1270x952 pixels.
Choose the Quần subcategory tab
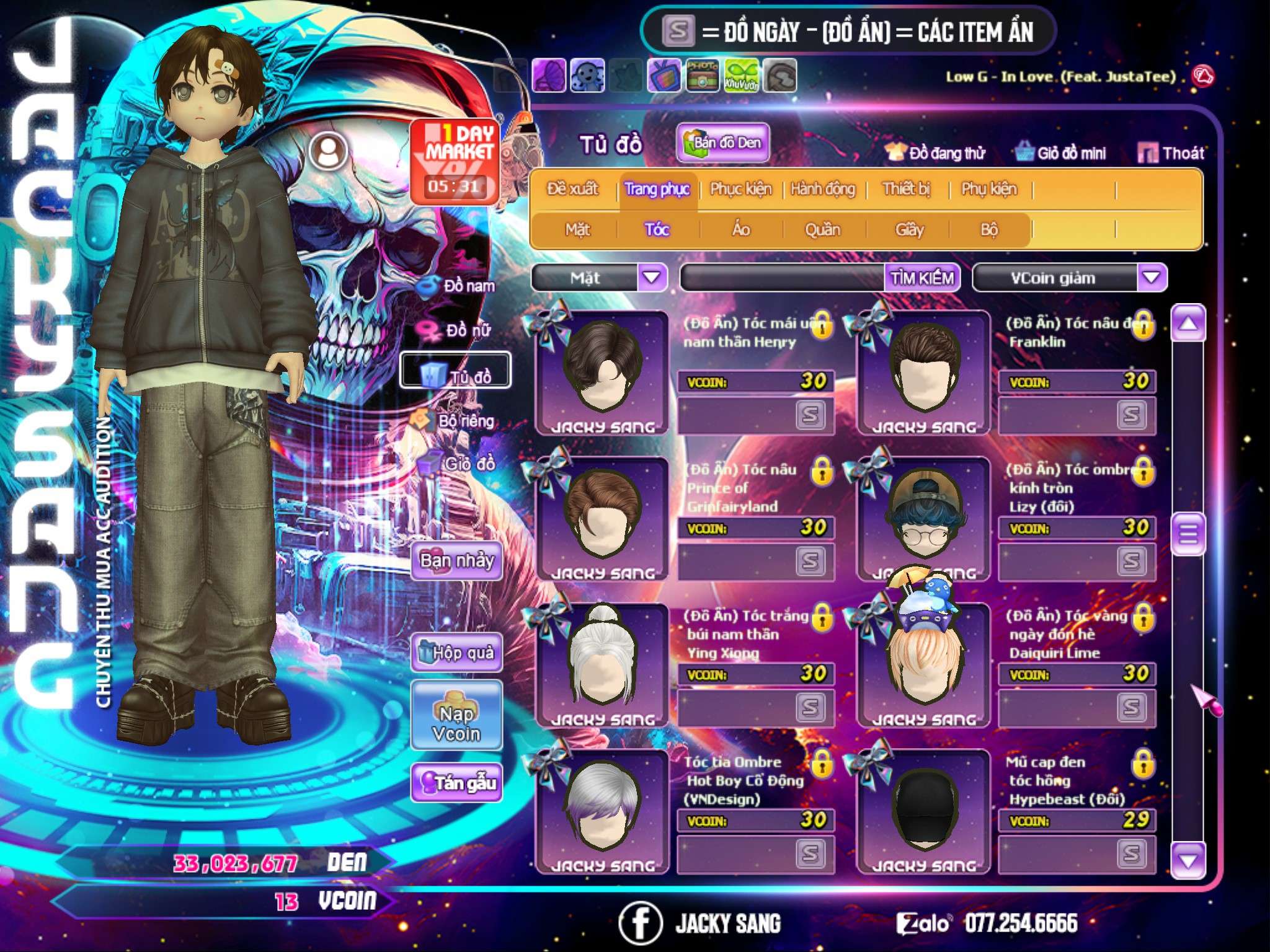coord(823,230)
